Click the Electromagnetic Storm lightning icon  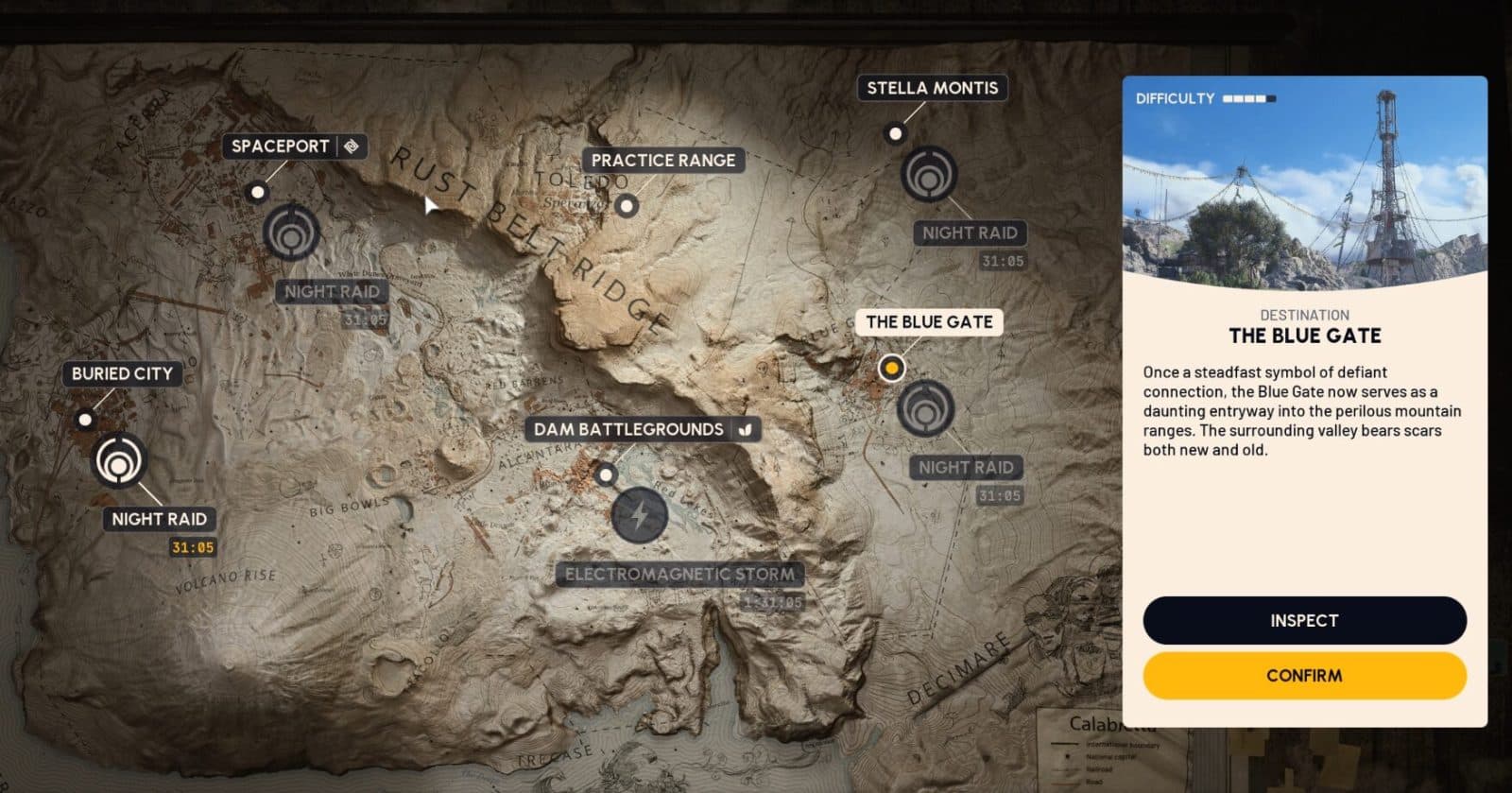pyautogui.click(x=639, y=515)
